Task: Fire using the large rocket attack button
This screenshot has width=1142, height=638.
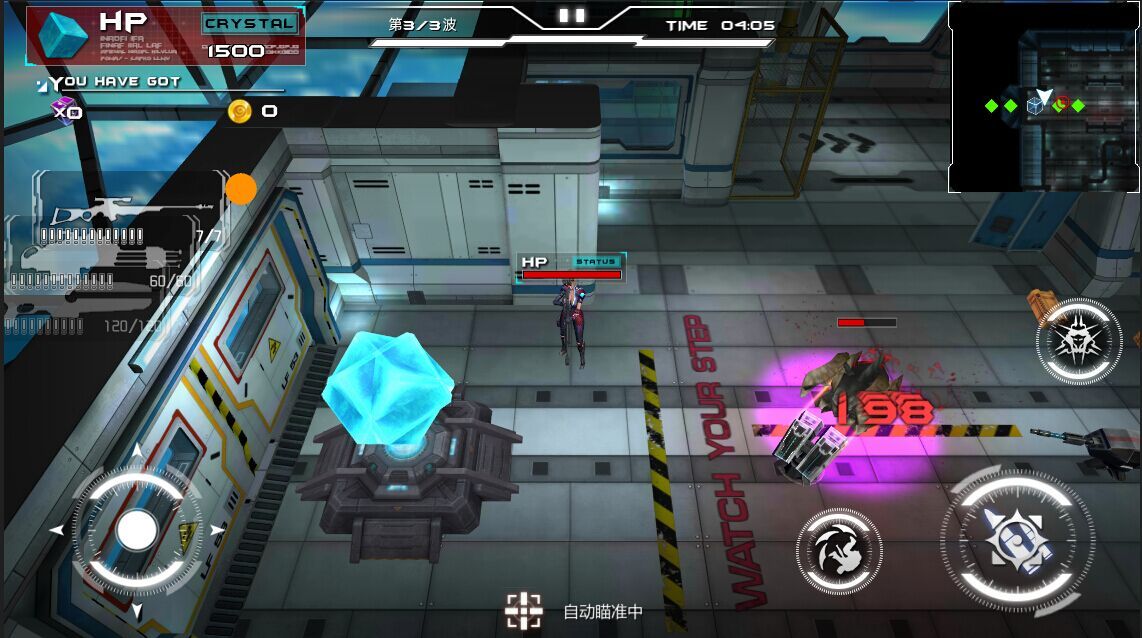Action: [1016, 540]
